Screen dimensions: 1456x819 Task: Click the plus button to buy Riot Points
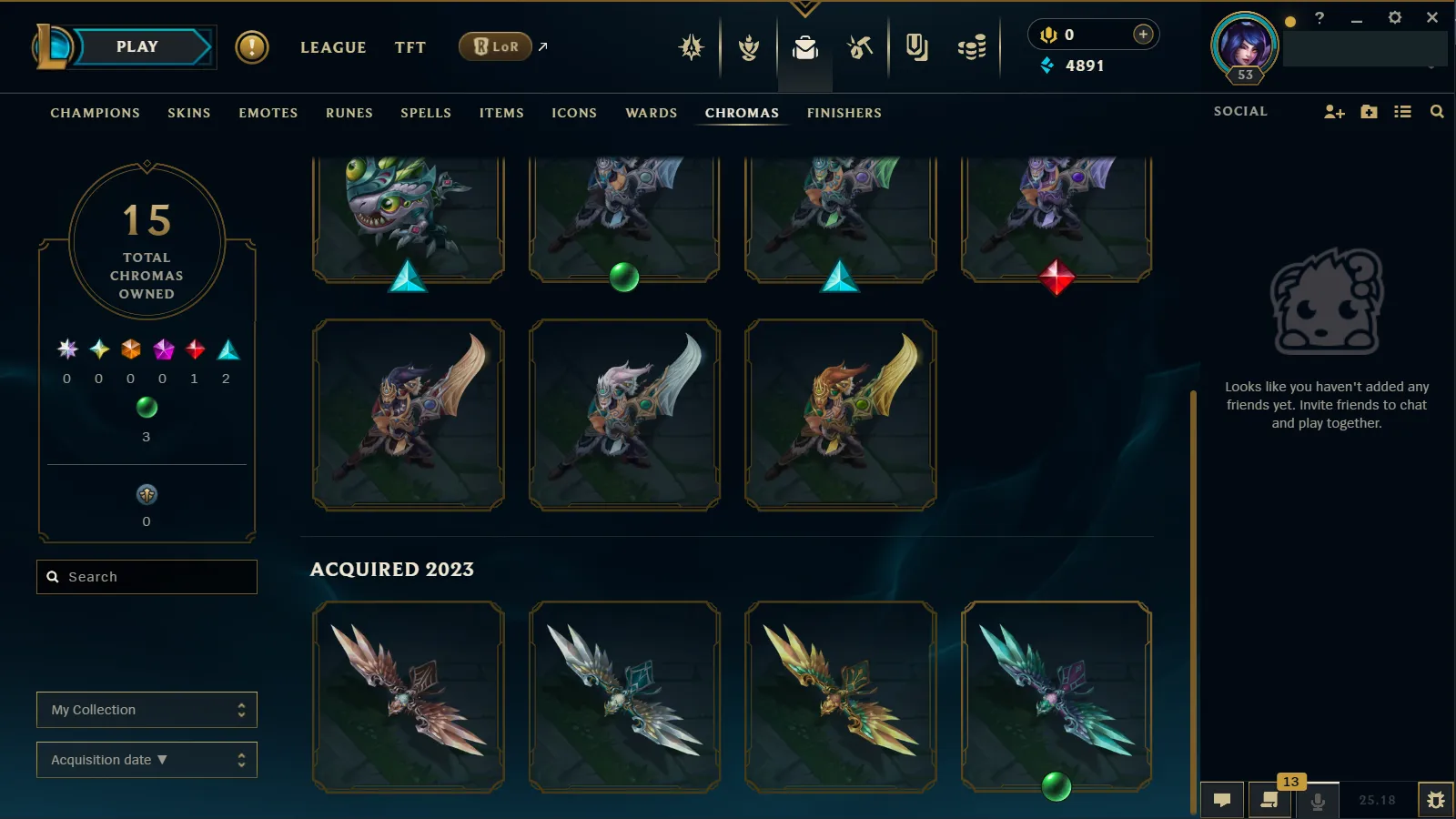click(1142, 34)
